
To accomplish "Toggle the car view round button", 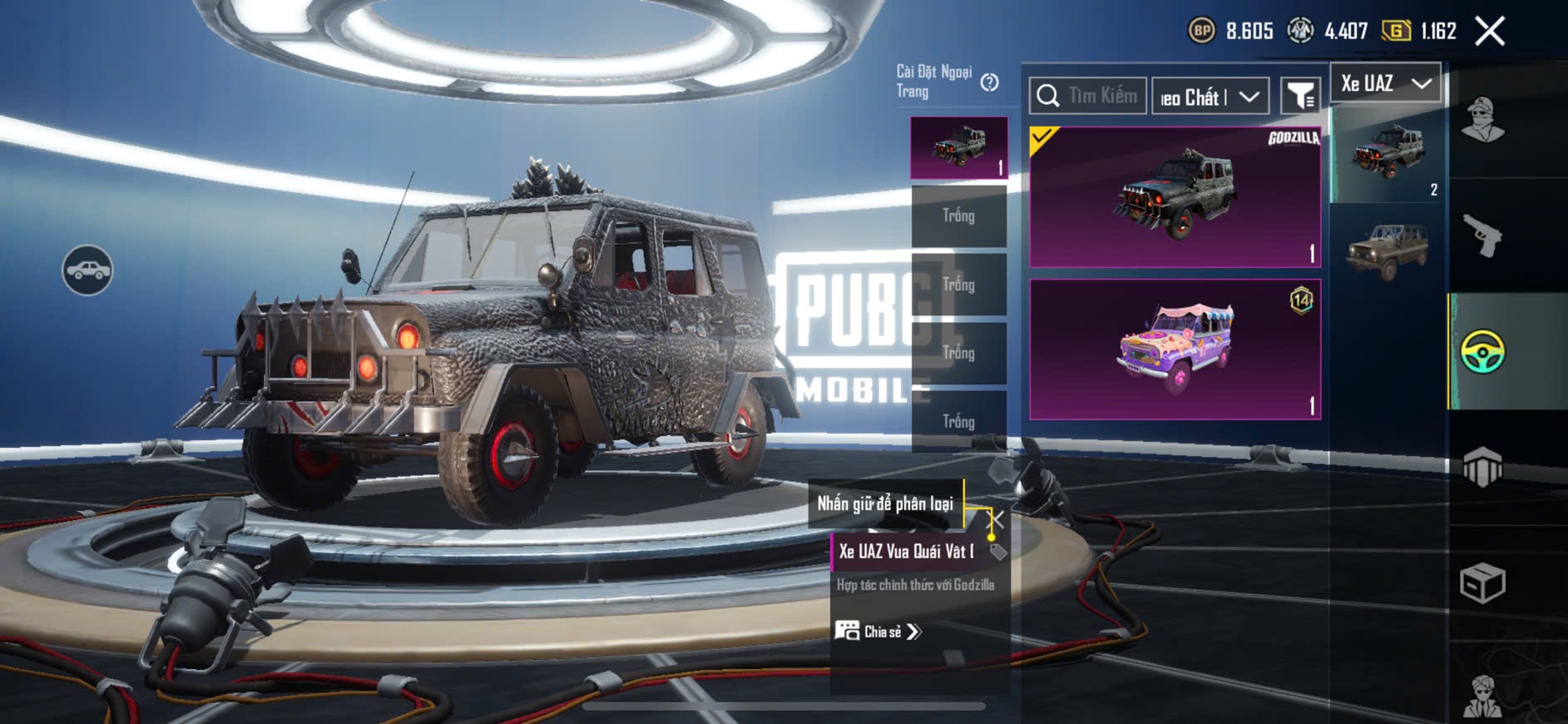I will (87, 270).
